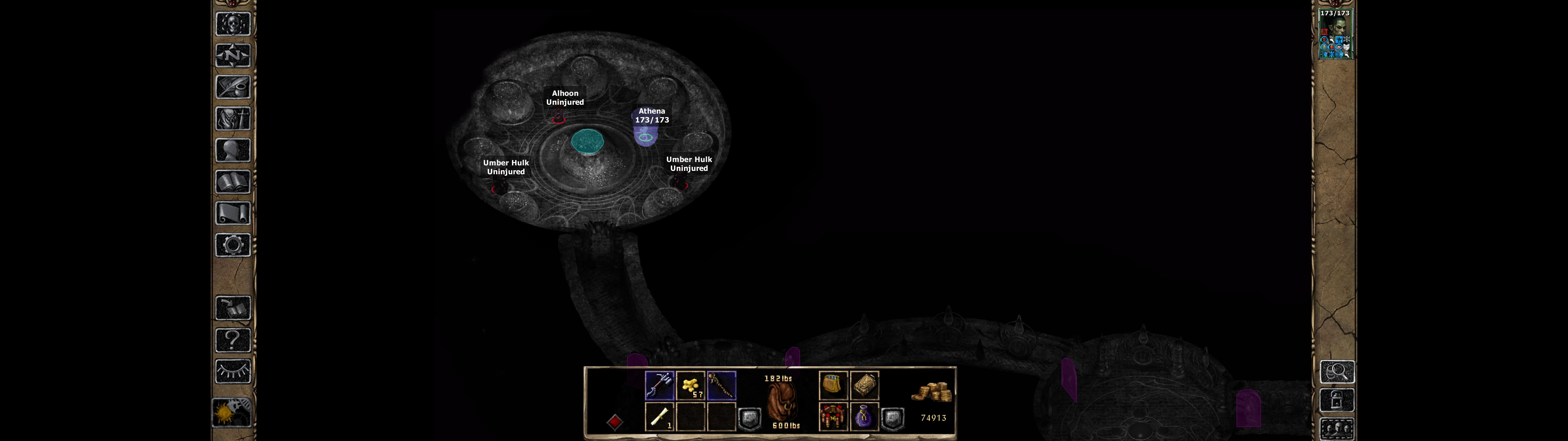This screenshot has width=1568, height=441.
Task: Open the compass map screen
Action: [233, 55]
